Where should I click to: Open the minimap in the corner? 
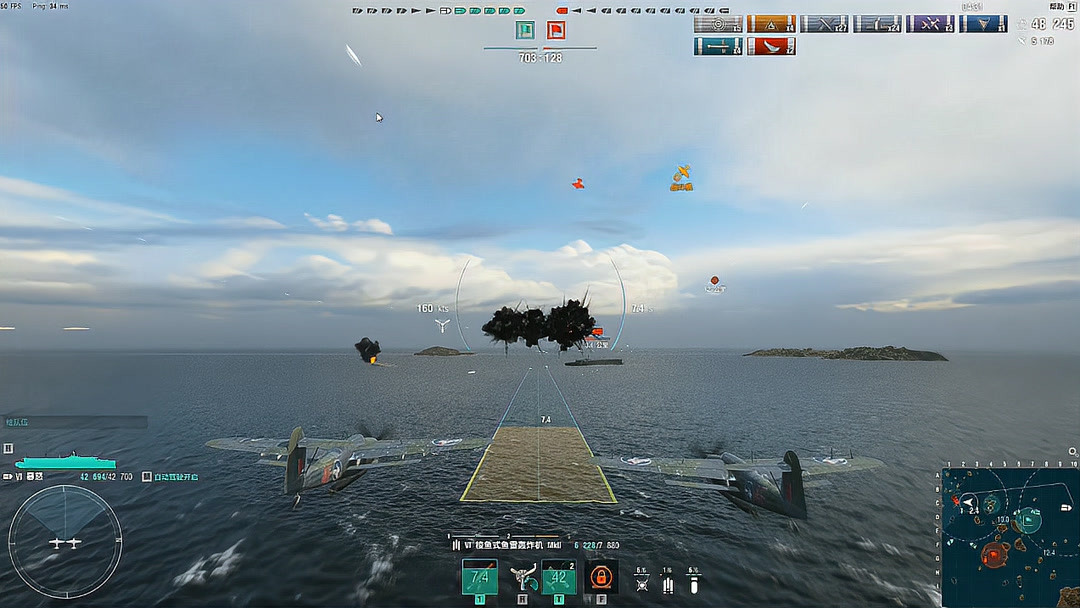click(x=1010, y=536)
